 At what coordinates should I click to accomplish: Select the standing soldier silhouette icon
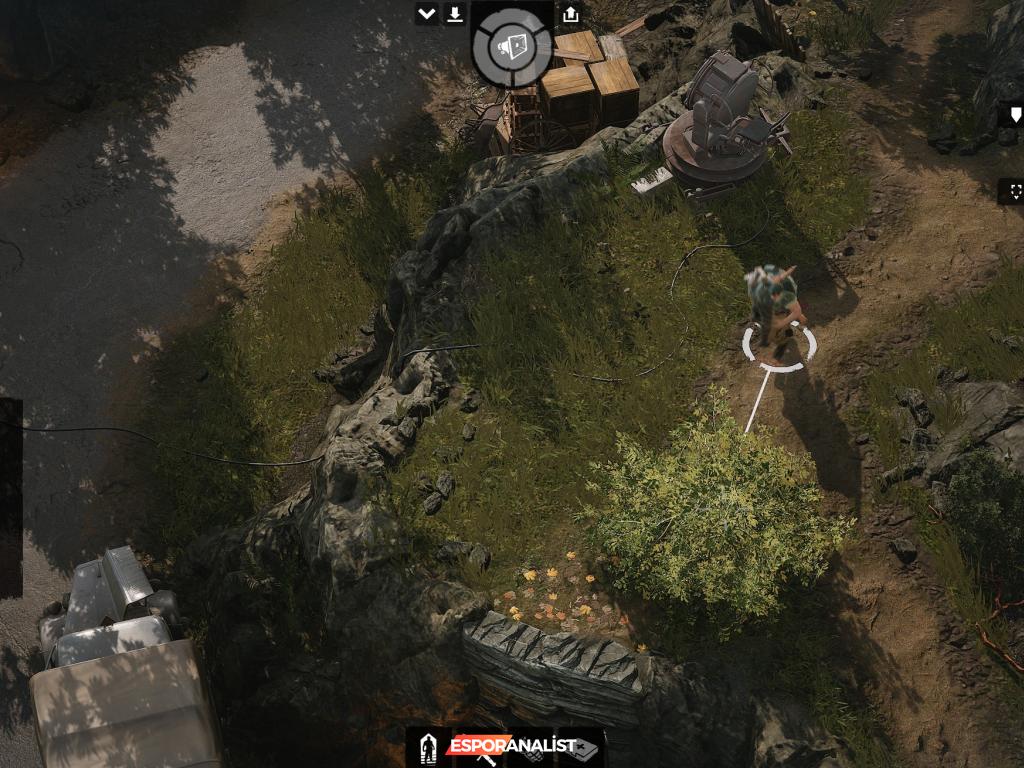point(428,747)
